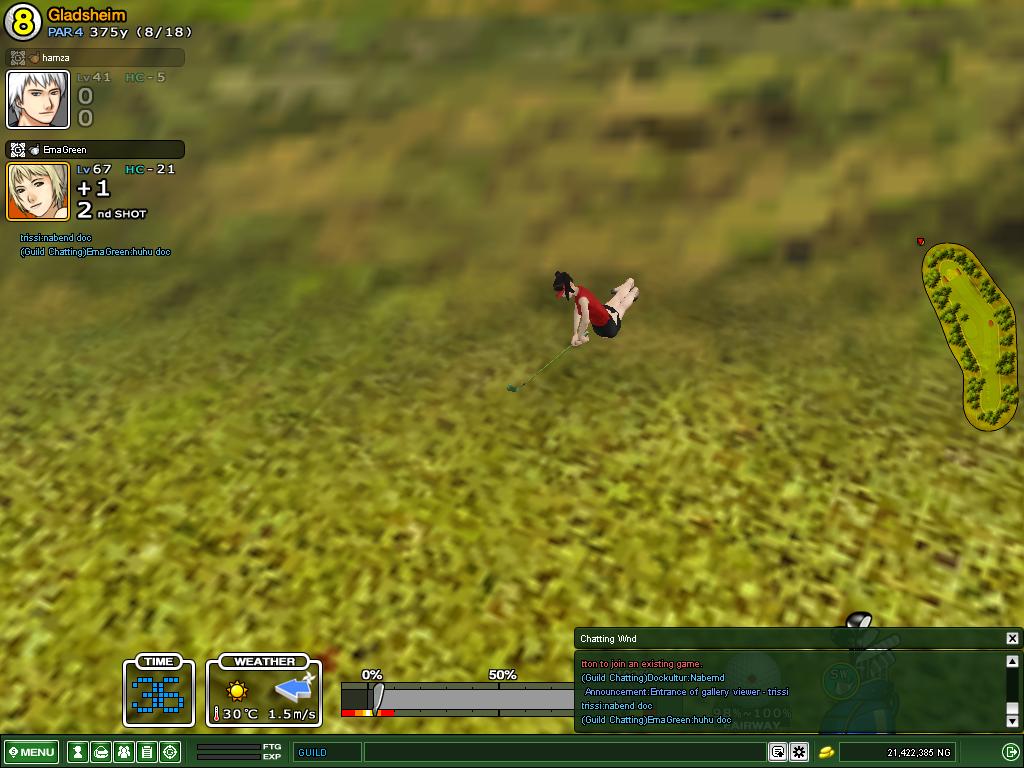Click the hole layout minimap

(971, 336)
